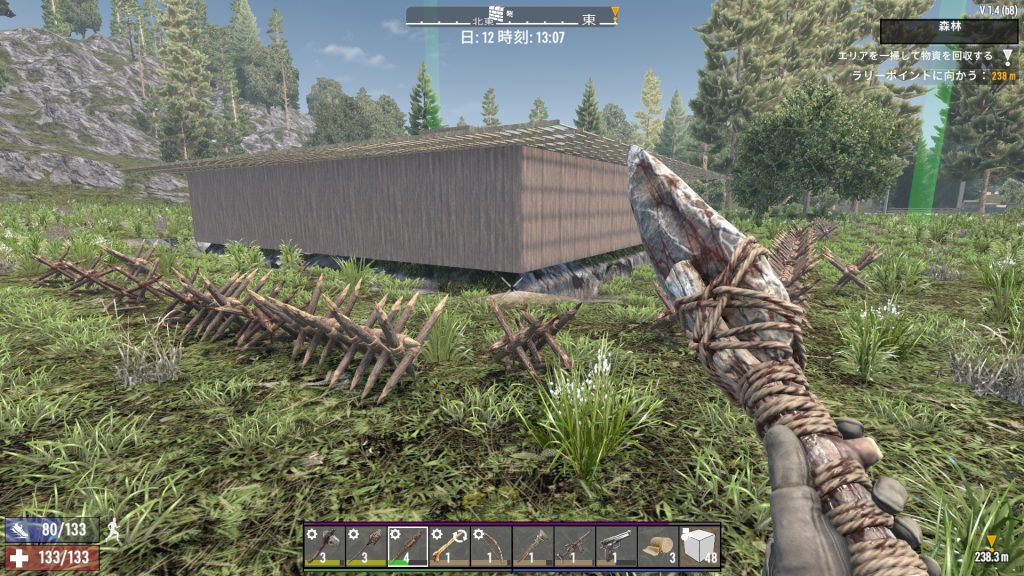1024x576 pixels.
Task: Choose the cloth bandage roll slot
Action: (x=658, y=547)
